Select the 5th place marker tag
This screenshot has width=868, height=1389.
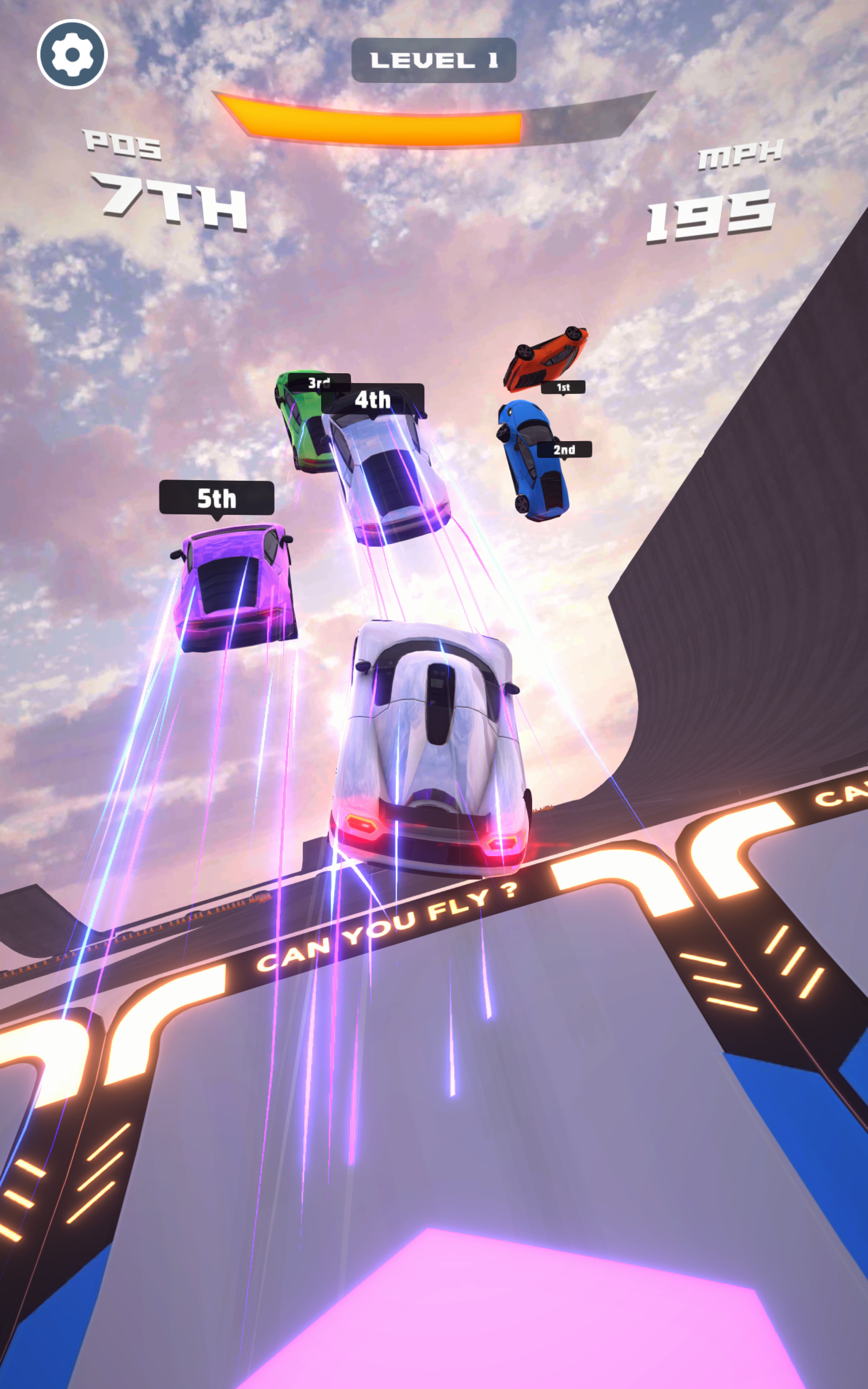click(216, 497)
